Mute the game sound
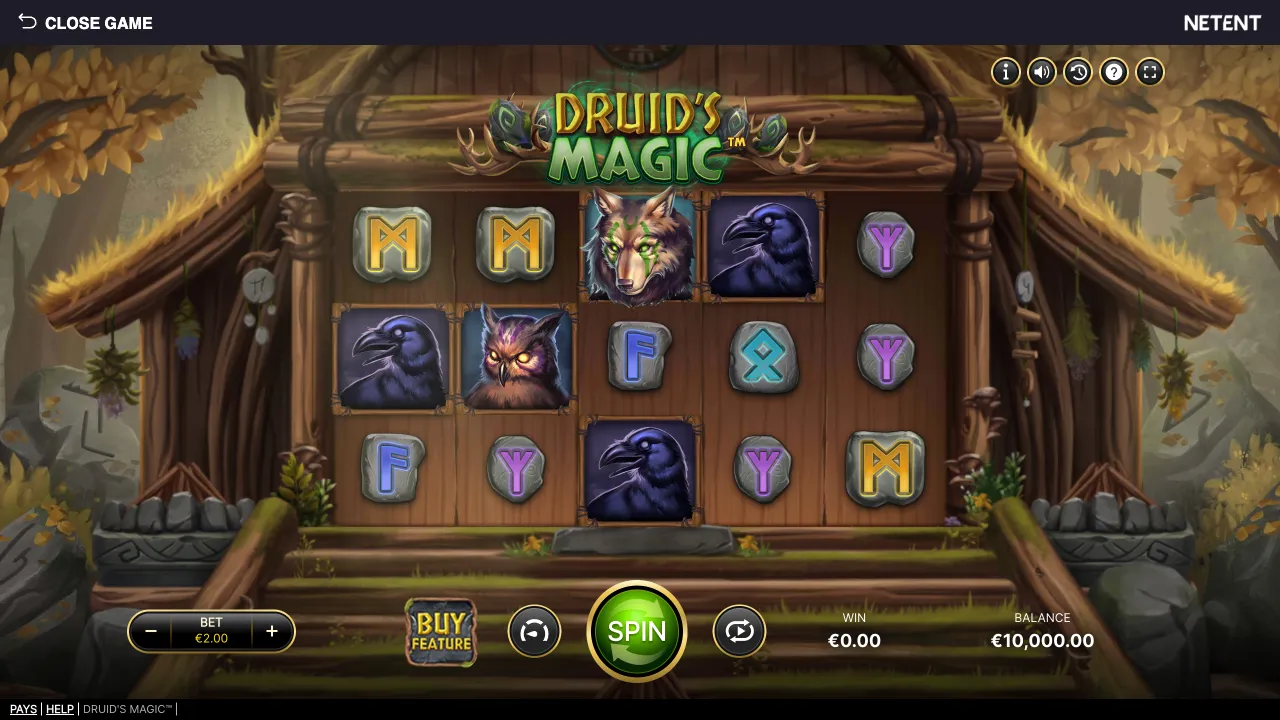Image resolution: width=1280 pixels, height=720 pixels. [1041, 72]
